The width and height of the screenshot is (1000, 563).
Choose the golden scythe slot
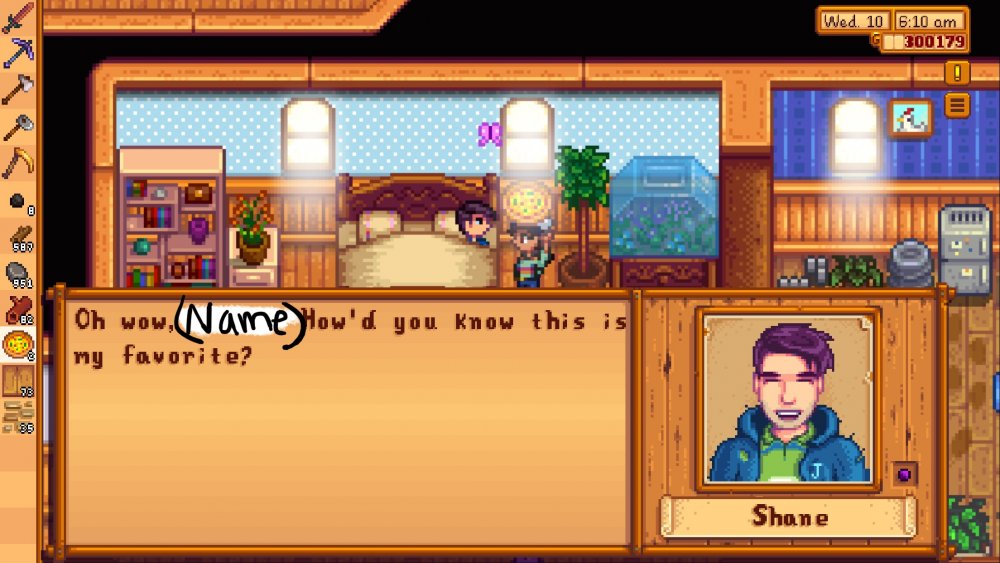click(18, 160)
